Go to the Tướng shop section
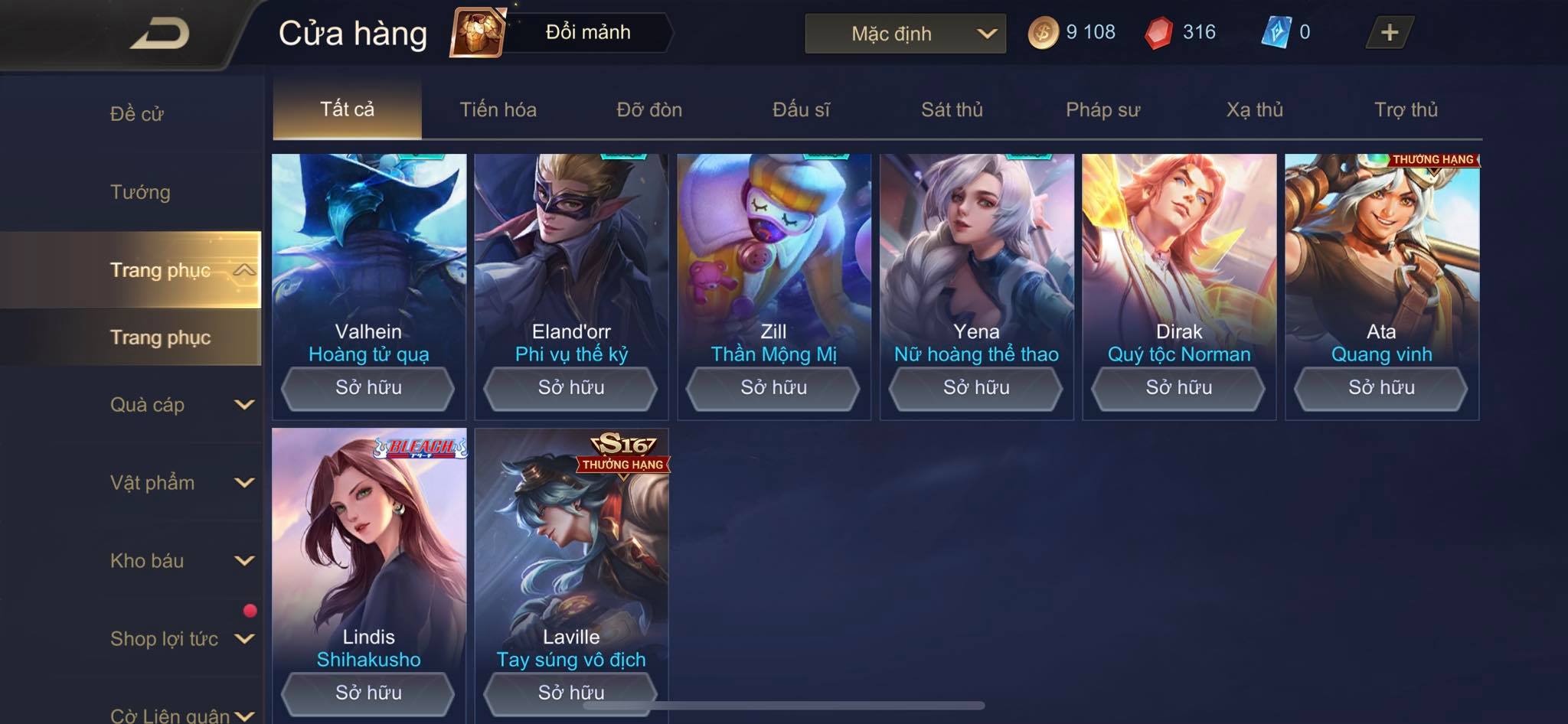This screenshot has height=724, width=1568. 140,192
